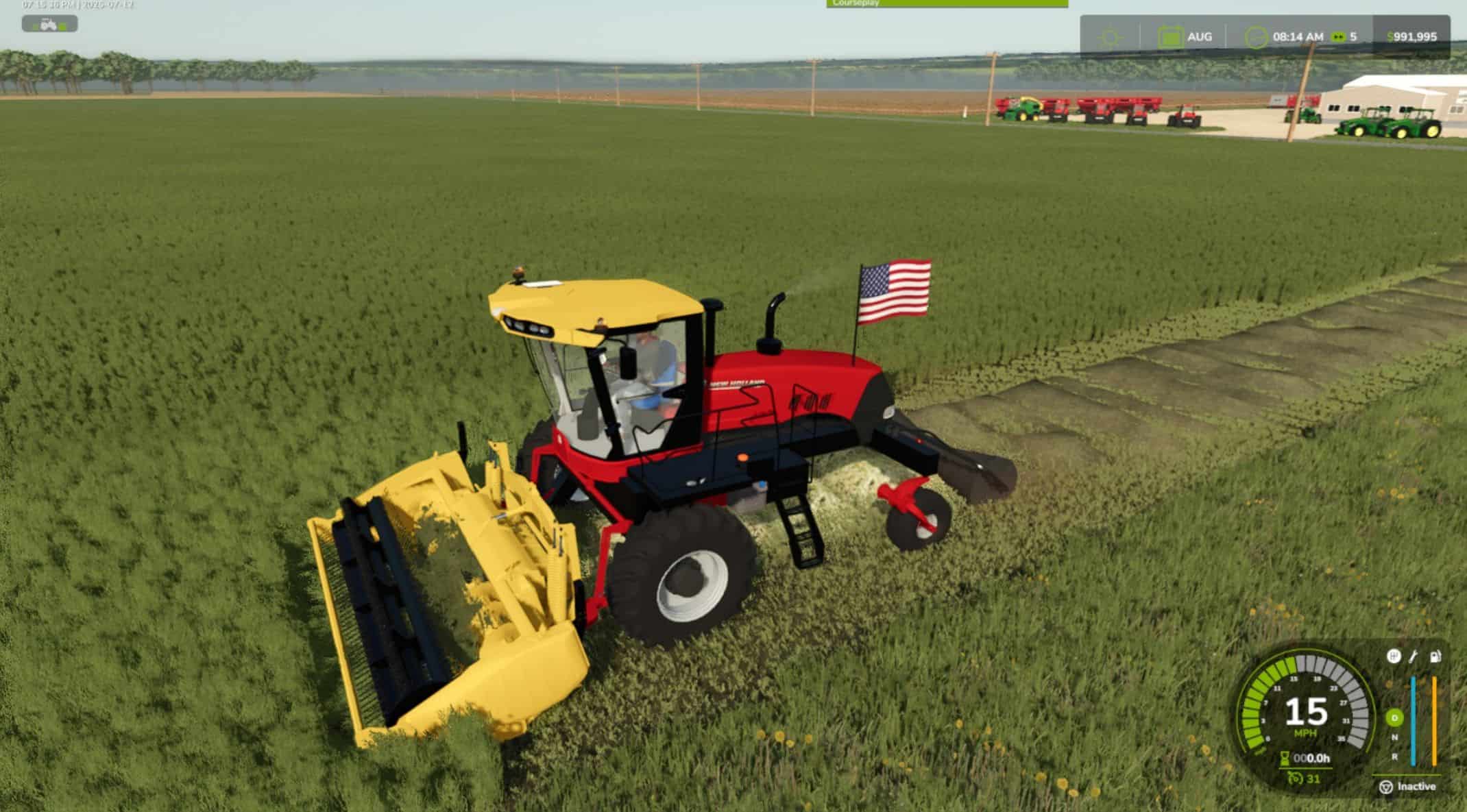Shift to R reverse on gear selector
The height and width of the screenshot is (812, 1467).
[1394, 757]
